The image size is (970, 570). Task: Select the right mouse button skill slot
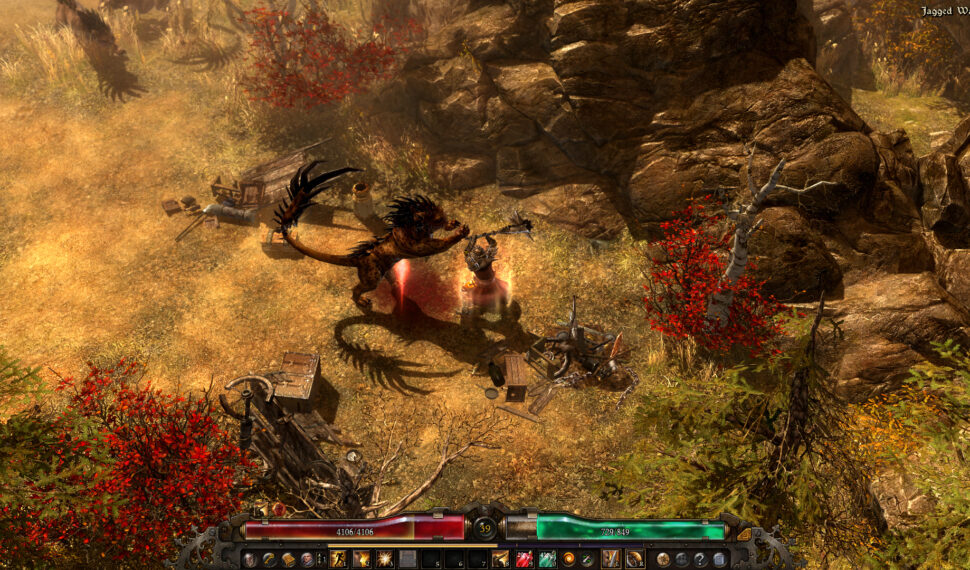coord(634,559)
